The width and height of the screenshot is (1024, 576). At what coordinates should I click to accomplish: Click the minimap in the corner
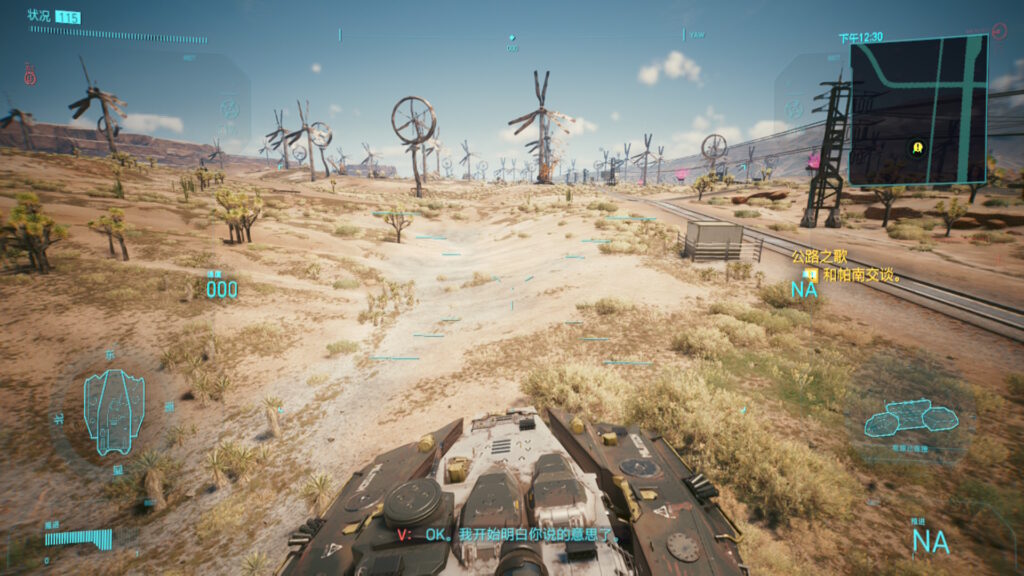point(918,110)
